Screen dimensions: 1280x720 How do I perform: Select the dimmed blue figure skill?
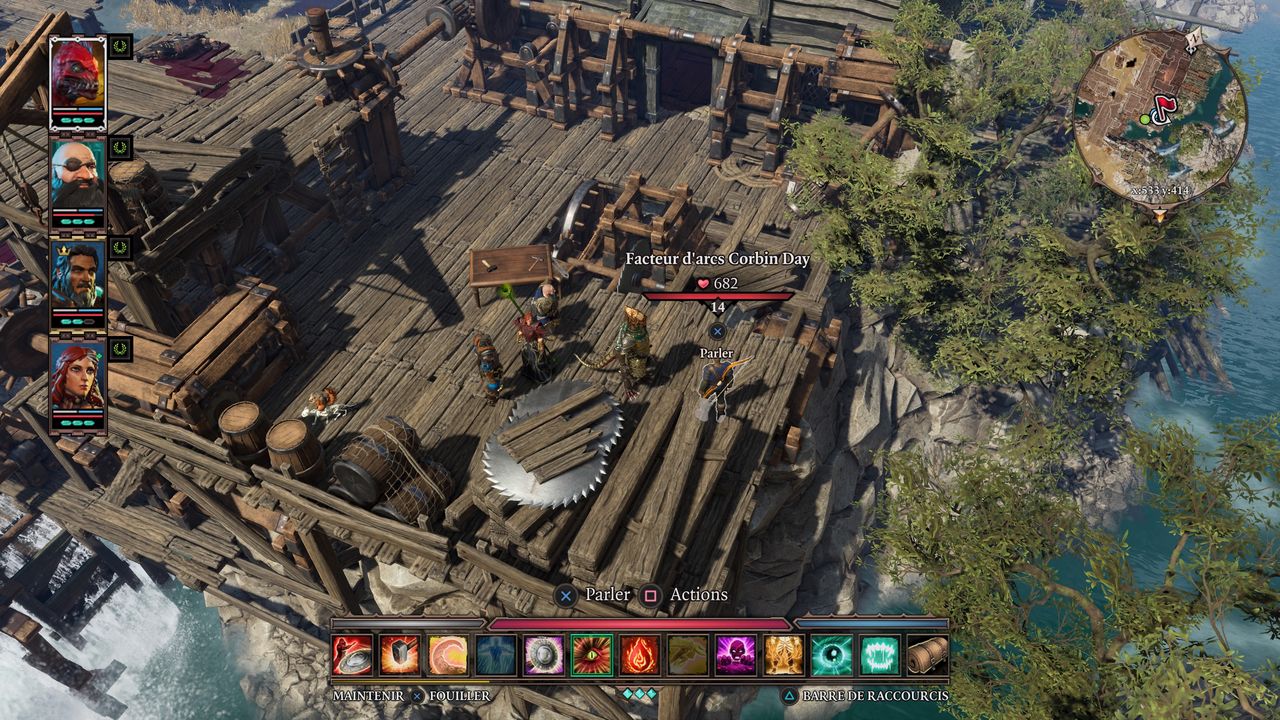click(x=496, y=655)
